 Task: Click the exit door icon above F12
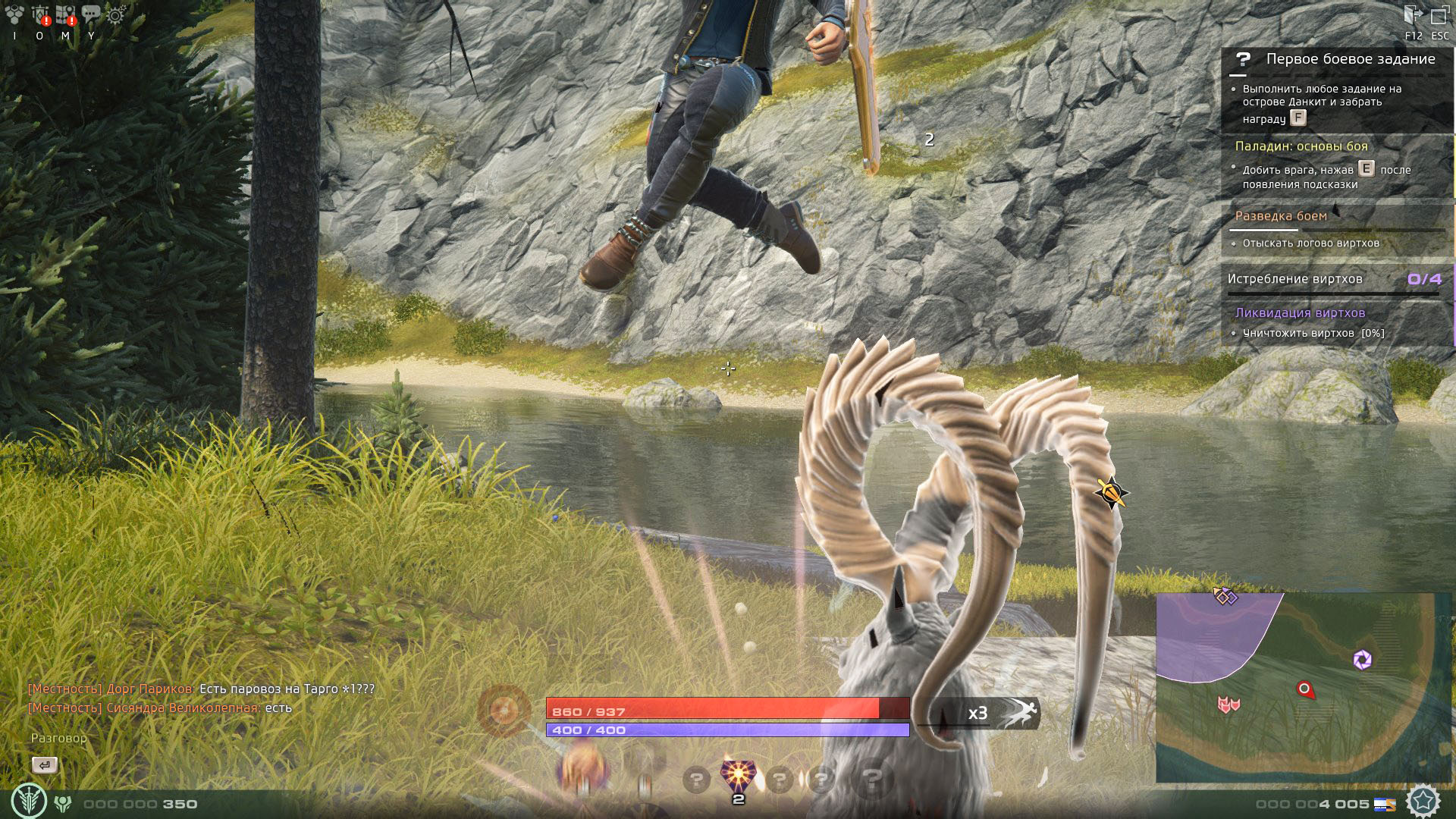[x=1413, y=15]
